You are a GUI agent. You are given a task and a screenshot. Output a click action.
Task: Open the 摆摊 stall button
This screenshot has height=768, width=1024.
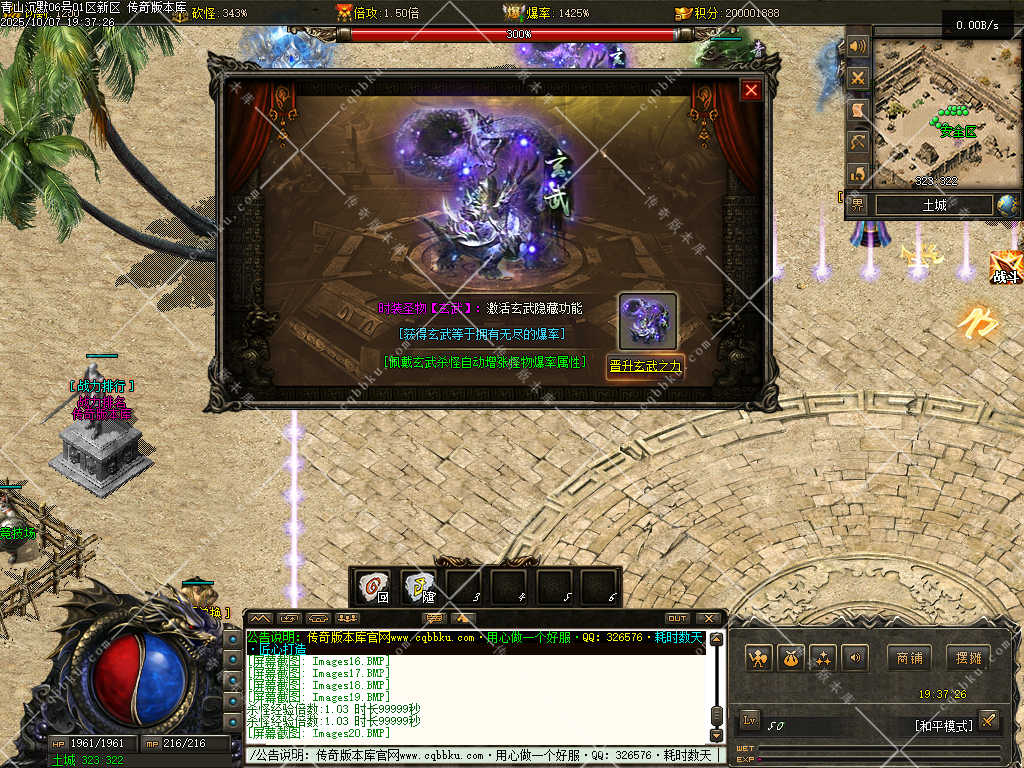(968, 657)
